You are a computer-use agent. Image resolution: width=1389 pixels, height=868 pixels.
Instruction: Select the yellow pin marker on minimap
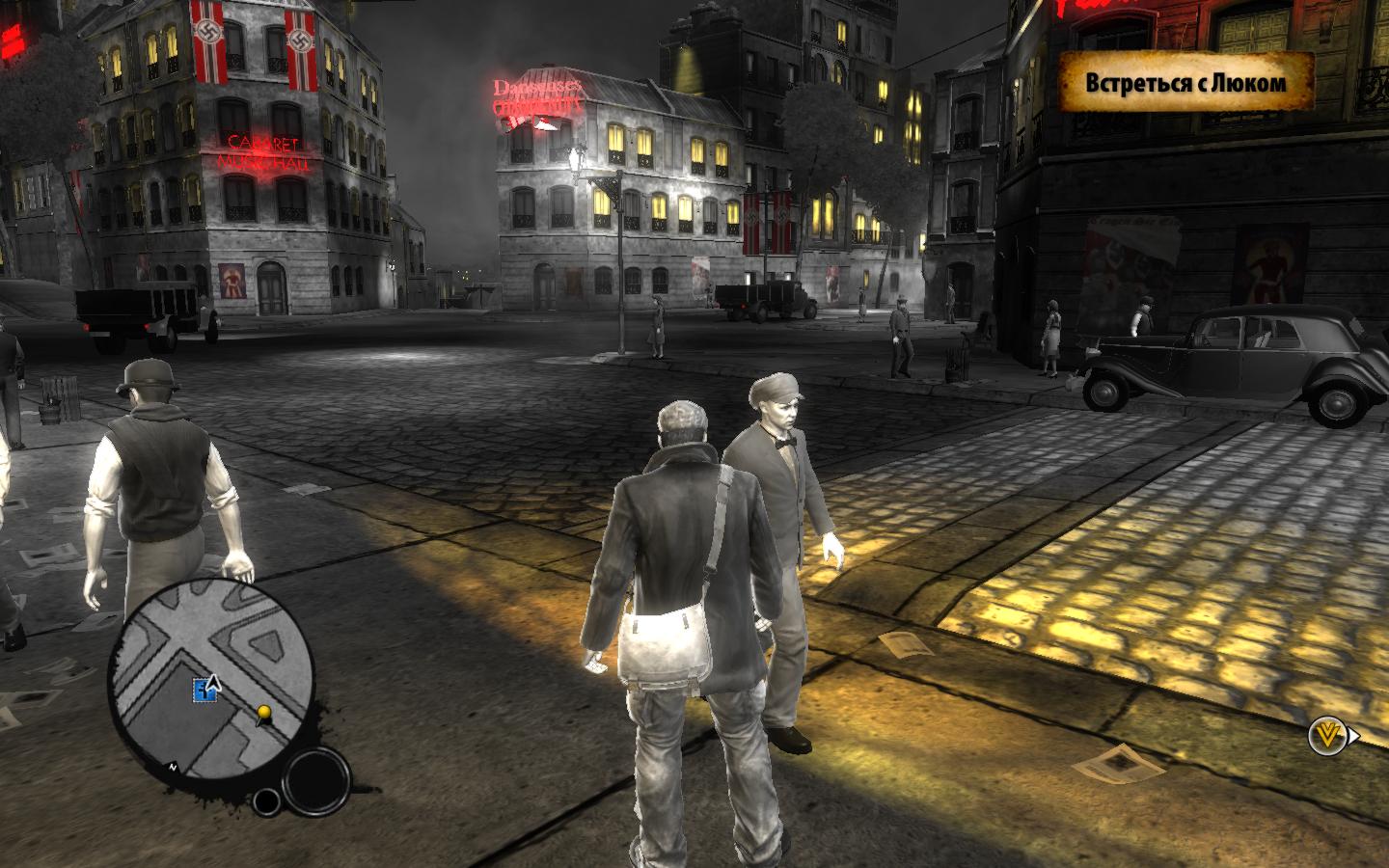[263, 714]
